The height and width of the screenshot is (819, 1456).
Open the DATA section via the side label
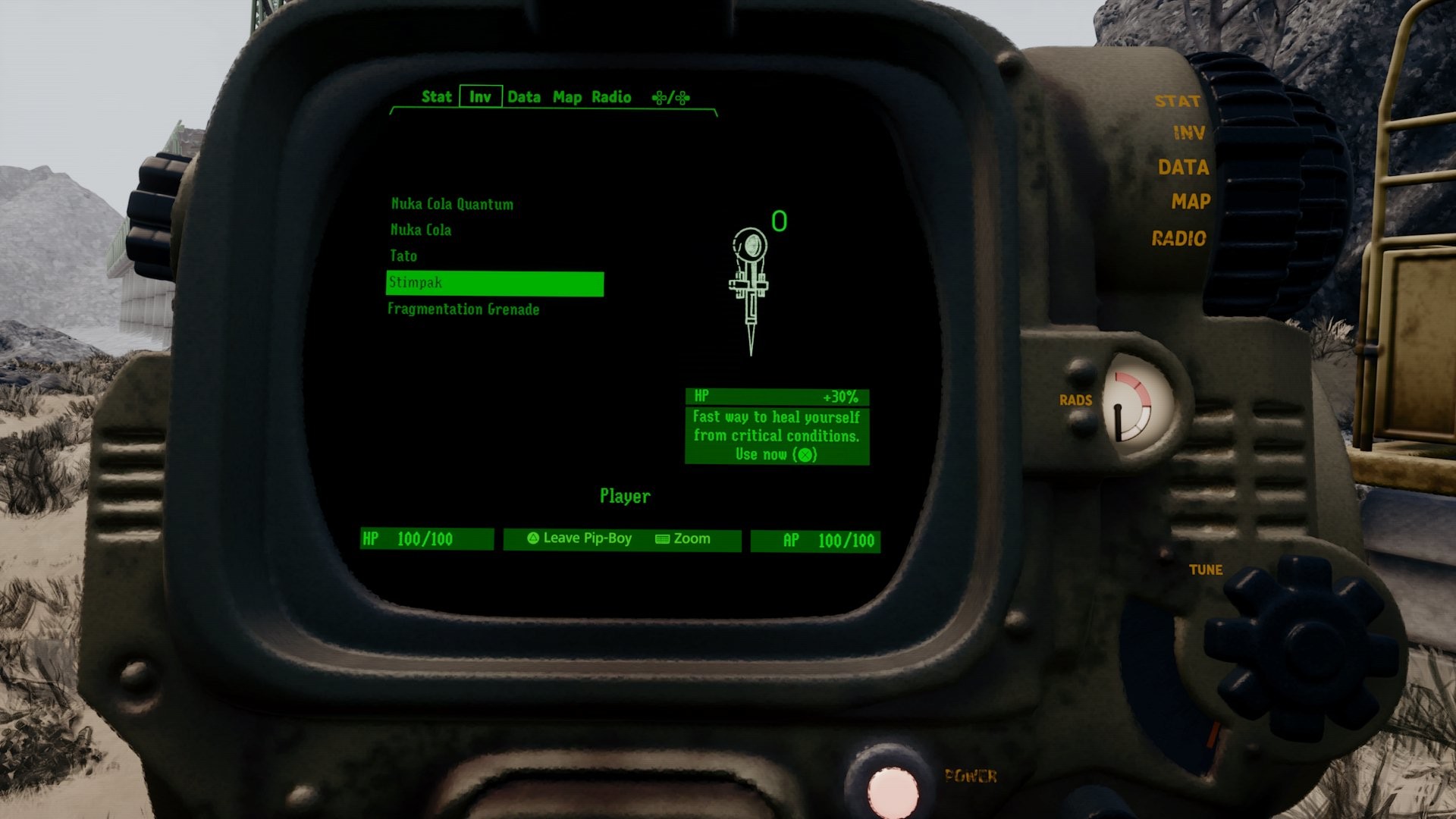point(1185,168)
